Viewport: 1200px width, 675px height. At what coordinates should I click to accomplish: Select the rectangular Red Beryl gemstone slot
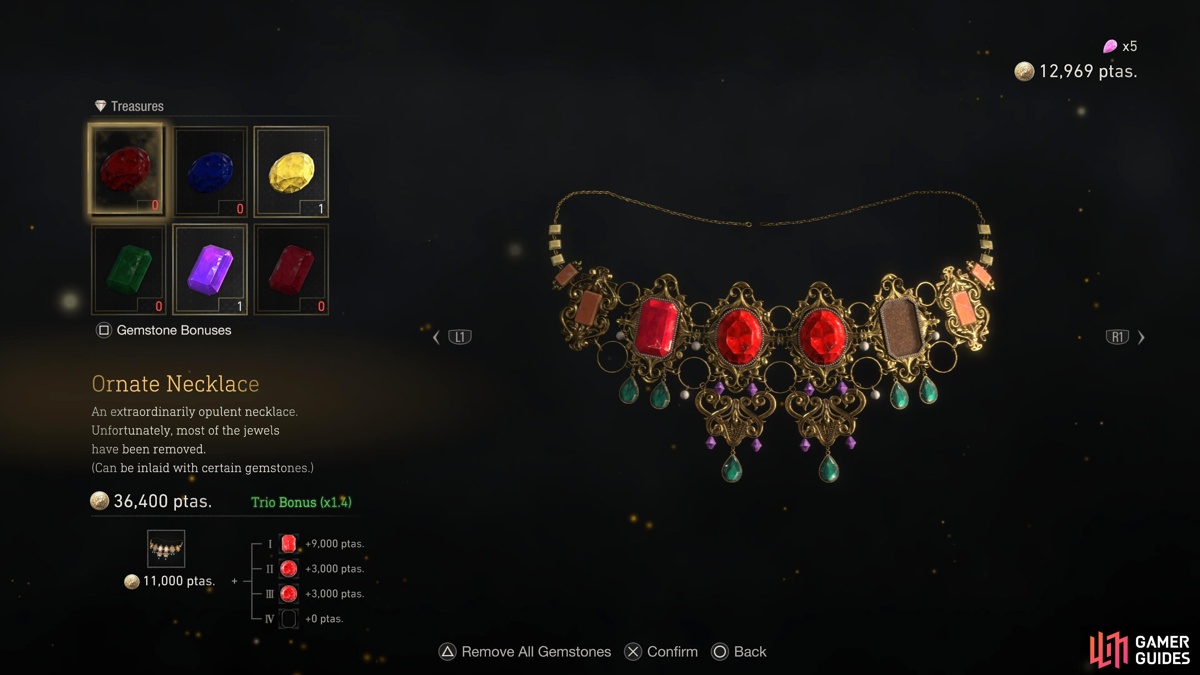point(291,269)
